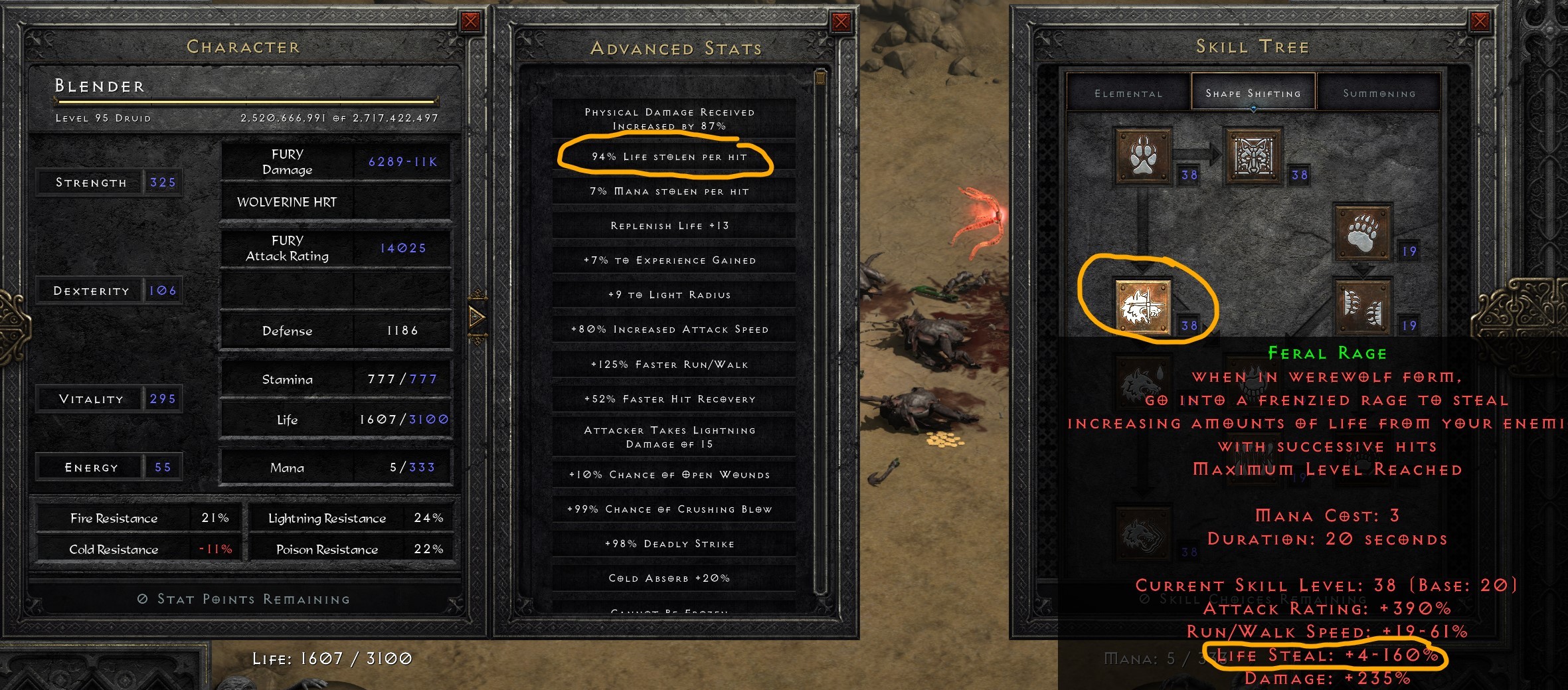Screen dimensions: 1568x690
Task: Select the Shape Shifting tab
Action: [x=1253, y=93]
